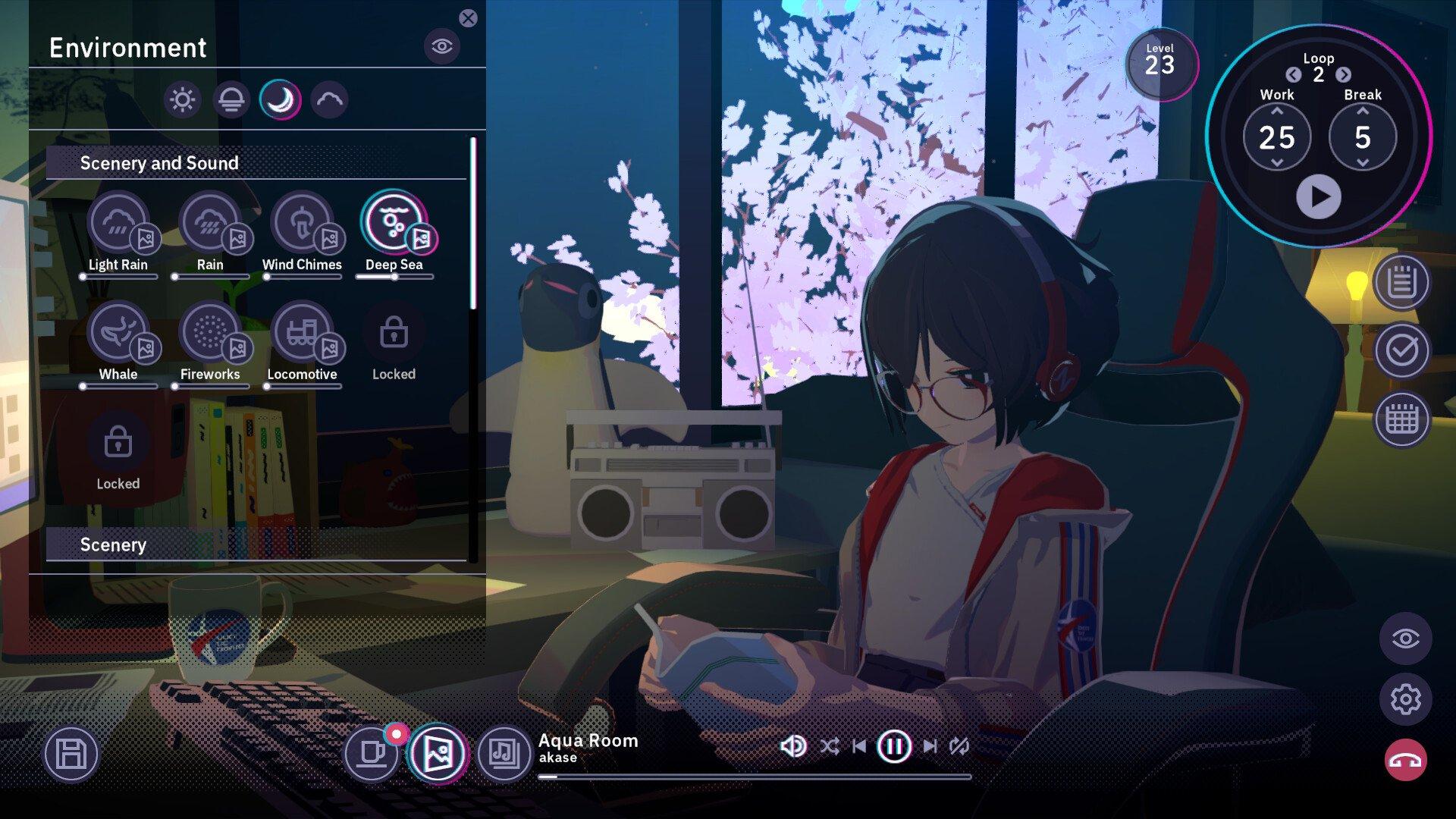Turn on the Fireworks effect
This screenshot has height=819, width=1456.
point(210,332)
